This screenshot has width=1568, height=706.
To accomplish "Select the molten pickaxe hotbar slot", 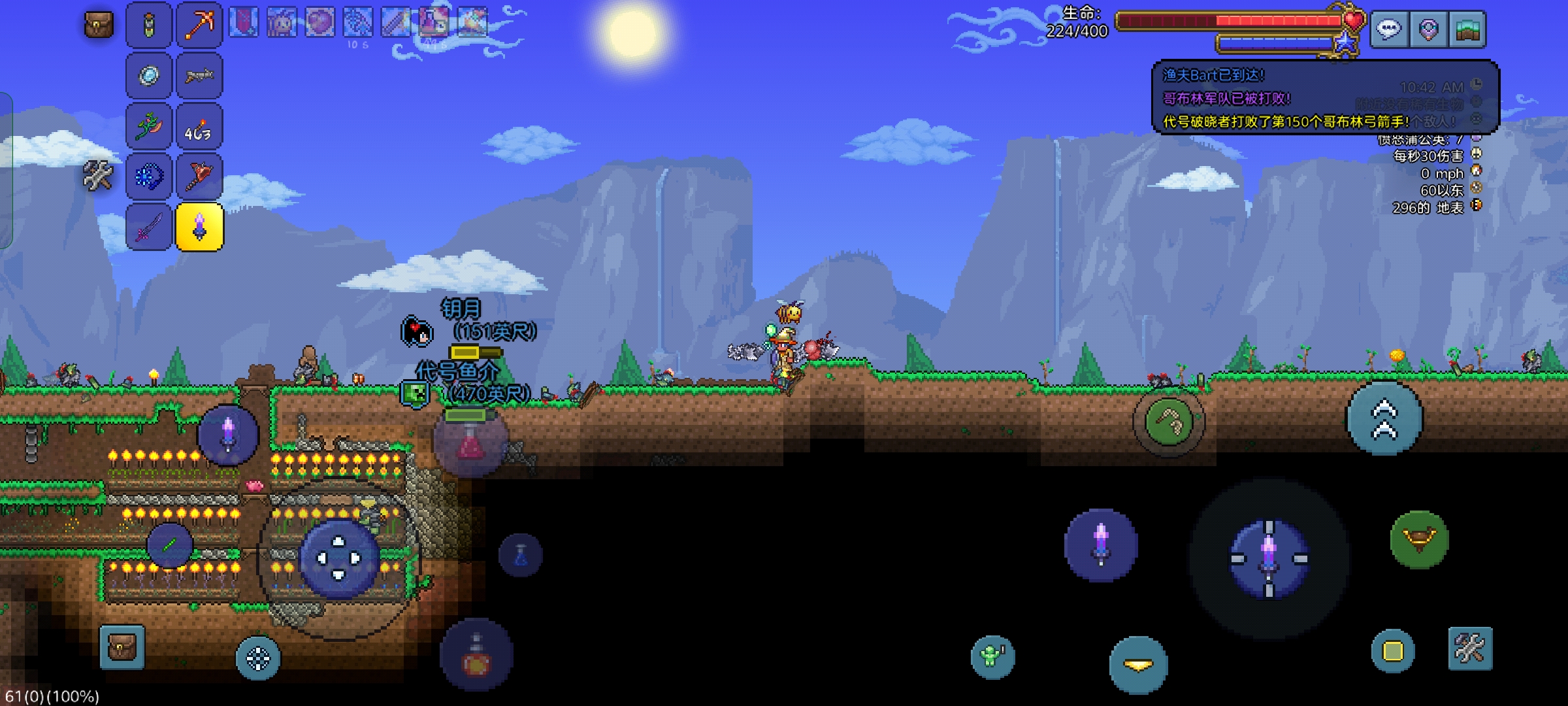I will click(199, 25).
